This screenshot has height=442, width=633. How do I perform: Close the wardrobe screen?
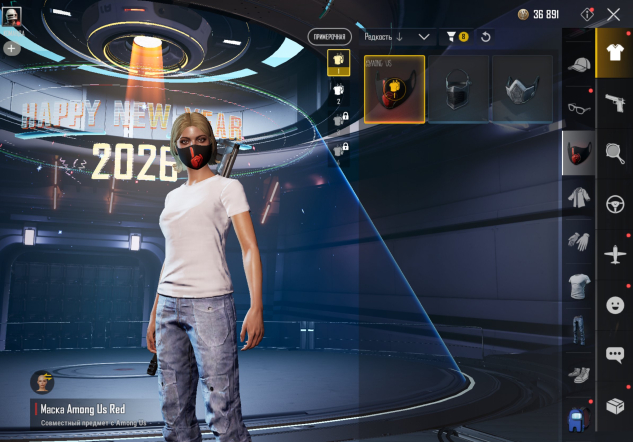tap(614, 14)
